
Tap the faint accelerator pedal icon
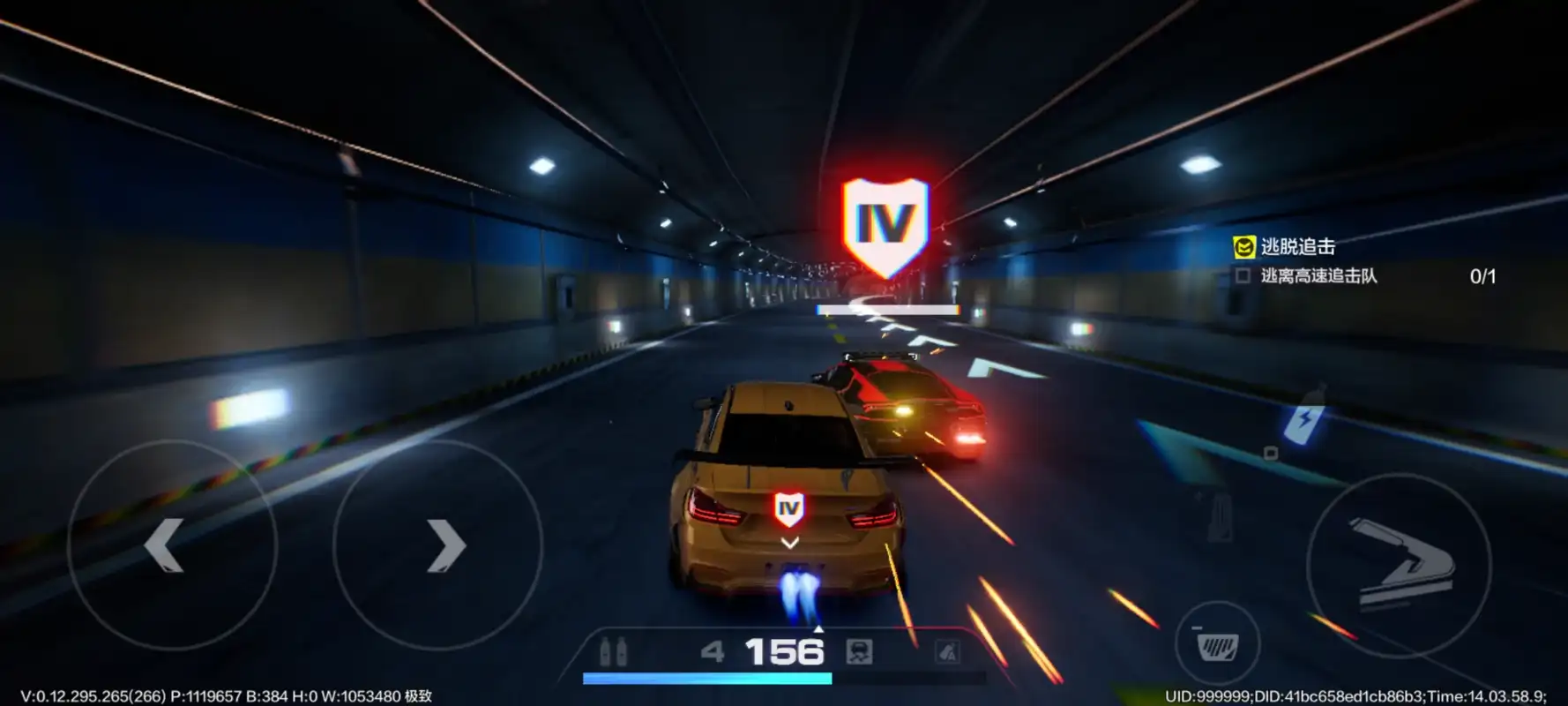[x=1220, y=516]
